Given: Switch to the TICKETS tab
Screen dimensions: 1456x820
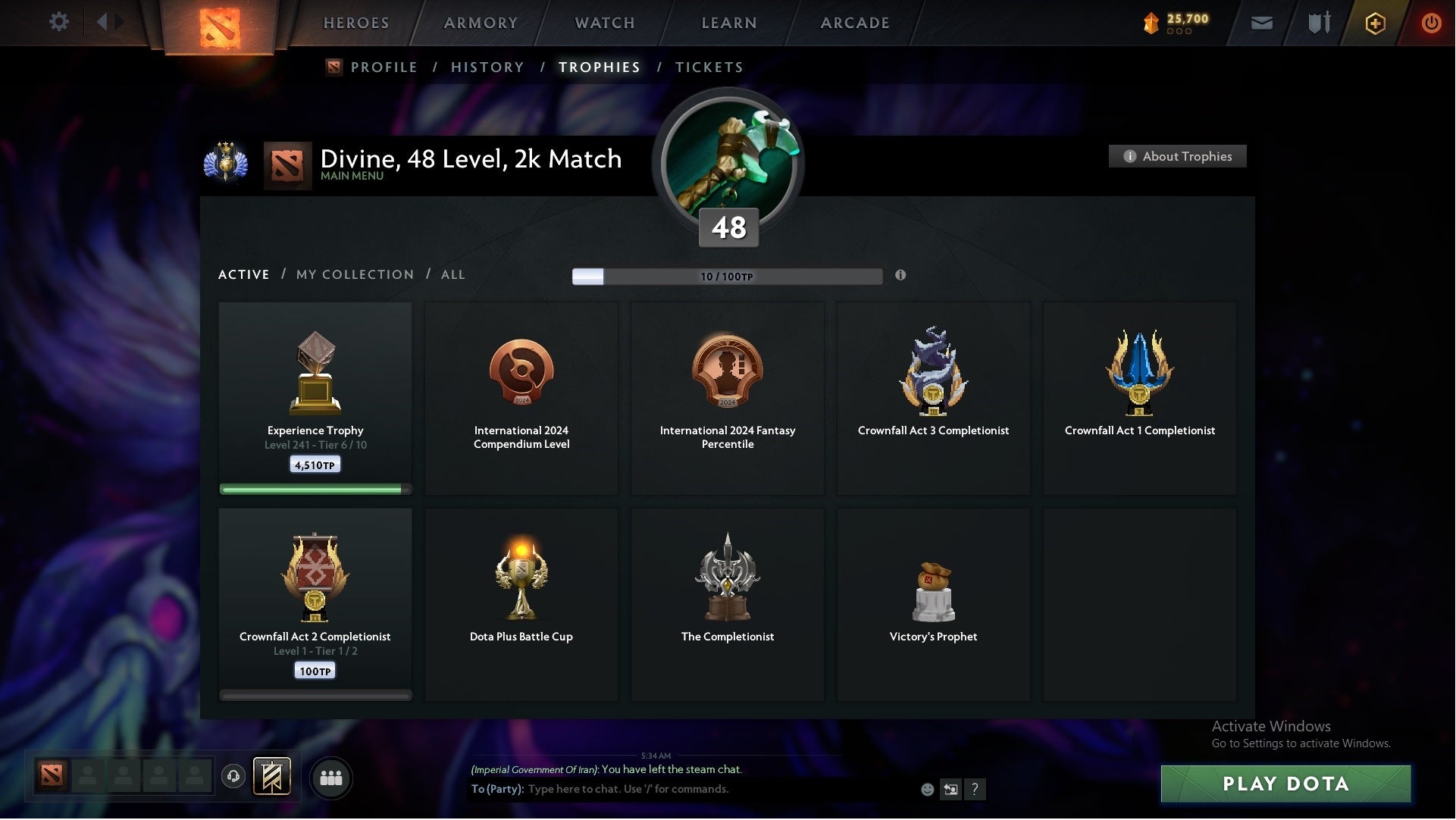Looking at the screenshot, I should pos(708,67).
